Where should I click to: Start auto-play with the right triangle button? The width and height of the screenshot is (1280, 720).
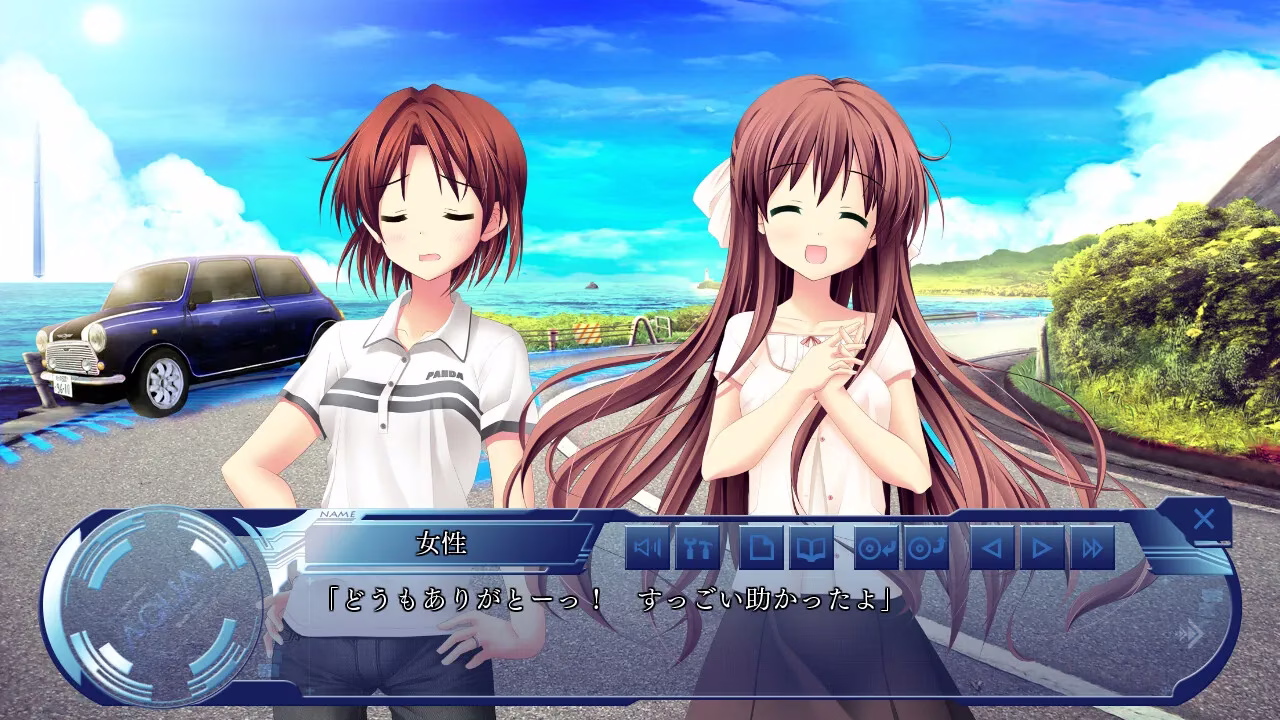pos(1042,548)
